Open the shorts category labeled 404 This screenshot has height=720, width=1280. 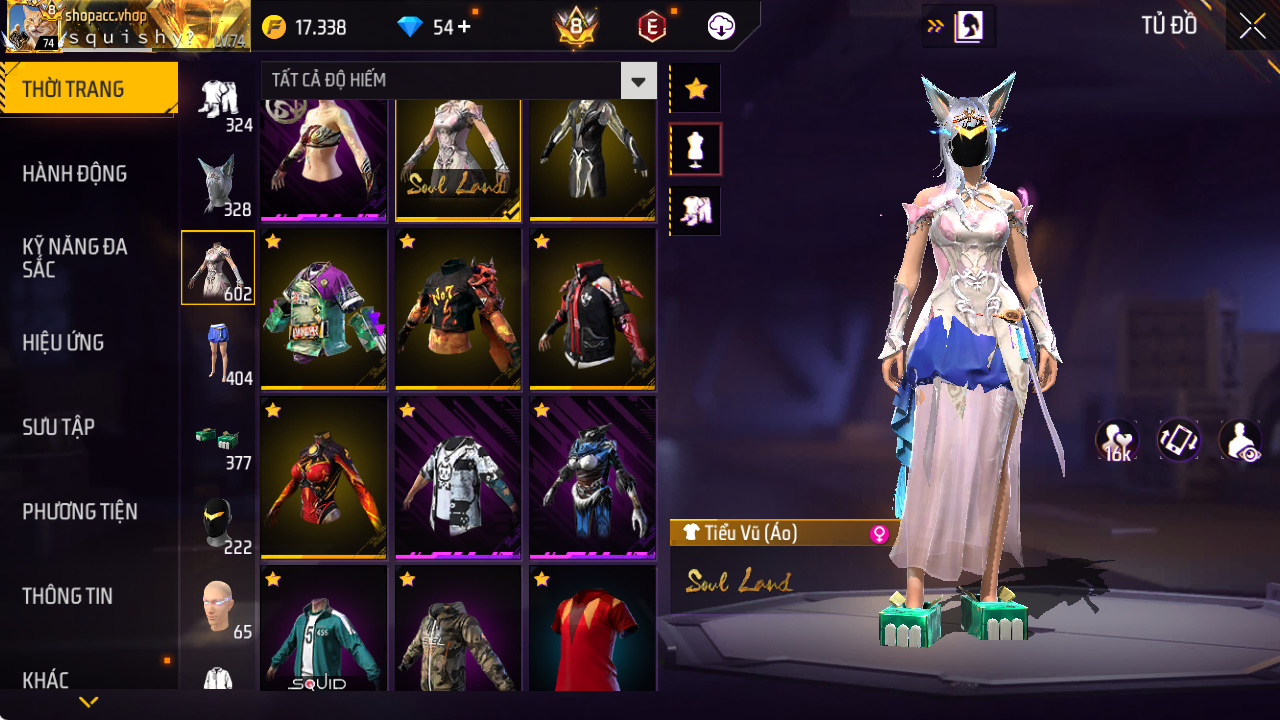tap(218, 348)
